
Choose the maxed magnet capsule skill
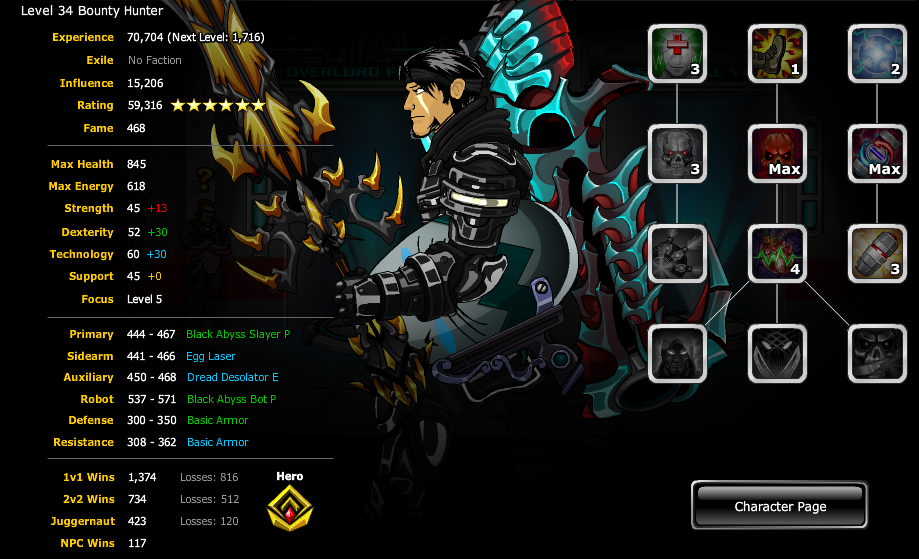coord(877,154)
